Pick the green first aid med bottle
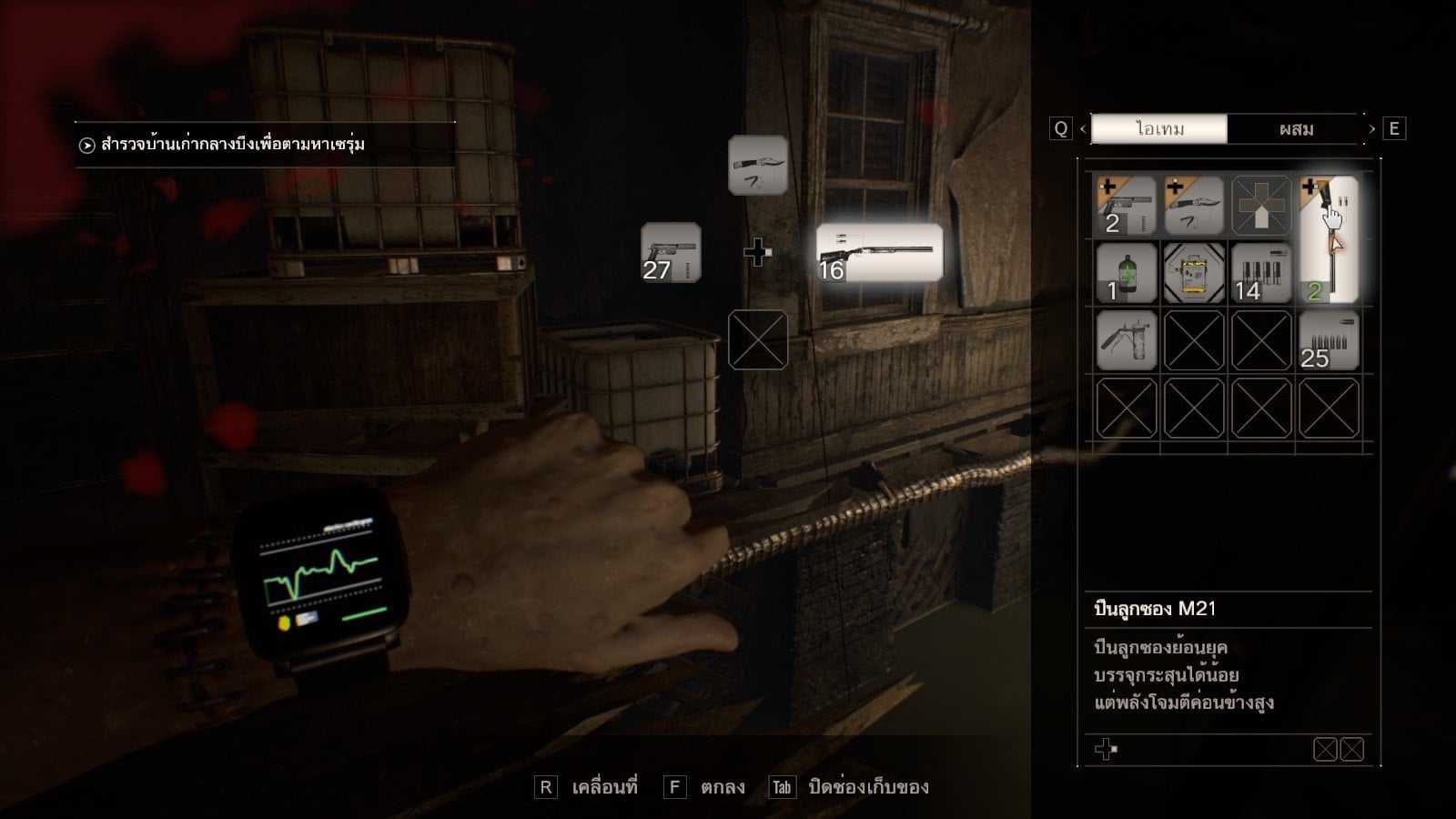 click(x=1127, y=273)
